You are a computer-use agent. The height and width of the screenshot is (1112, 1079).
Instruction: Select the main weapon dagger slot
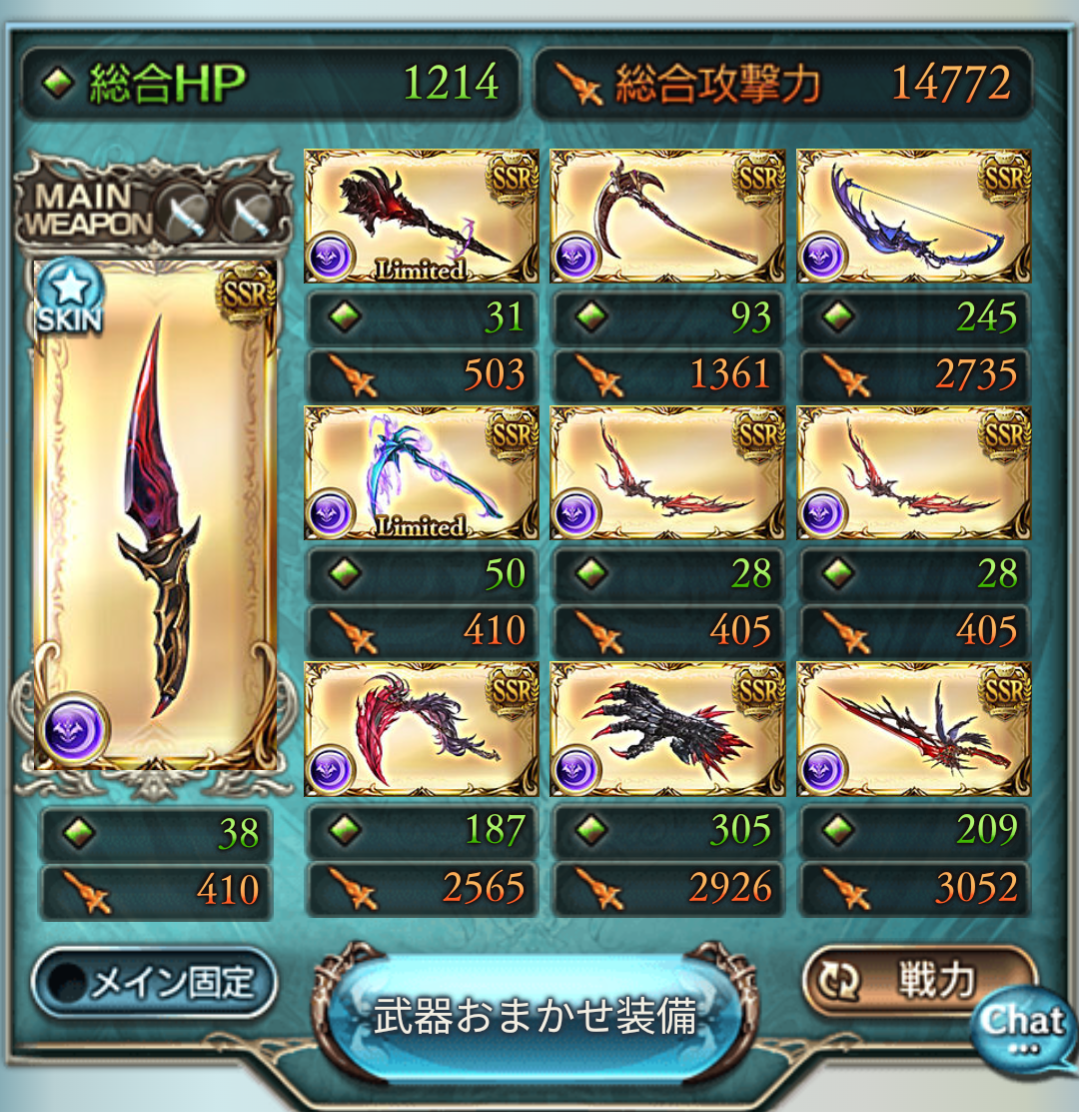pyautogui.click(x=155, y=515)
